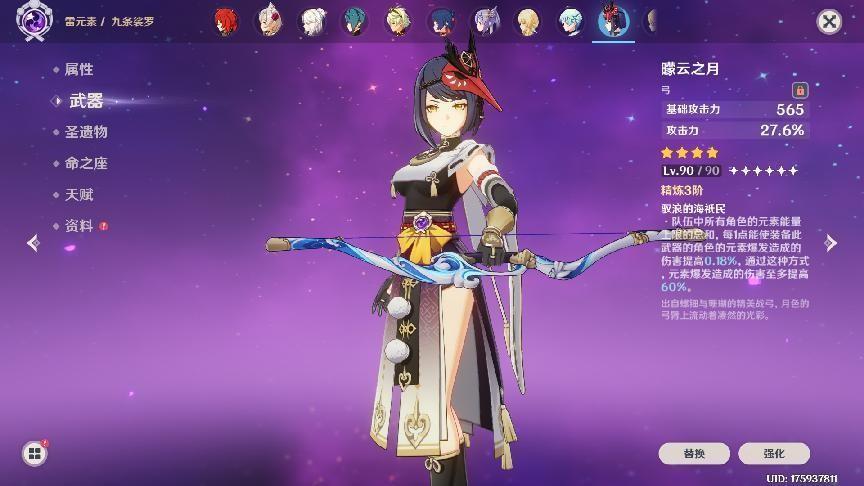Screen dimensions: 864x486
Task: Toggle the weapon lock icon
Action: pyautogui.click(x=799, y=89)
